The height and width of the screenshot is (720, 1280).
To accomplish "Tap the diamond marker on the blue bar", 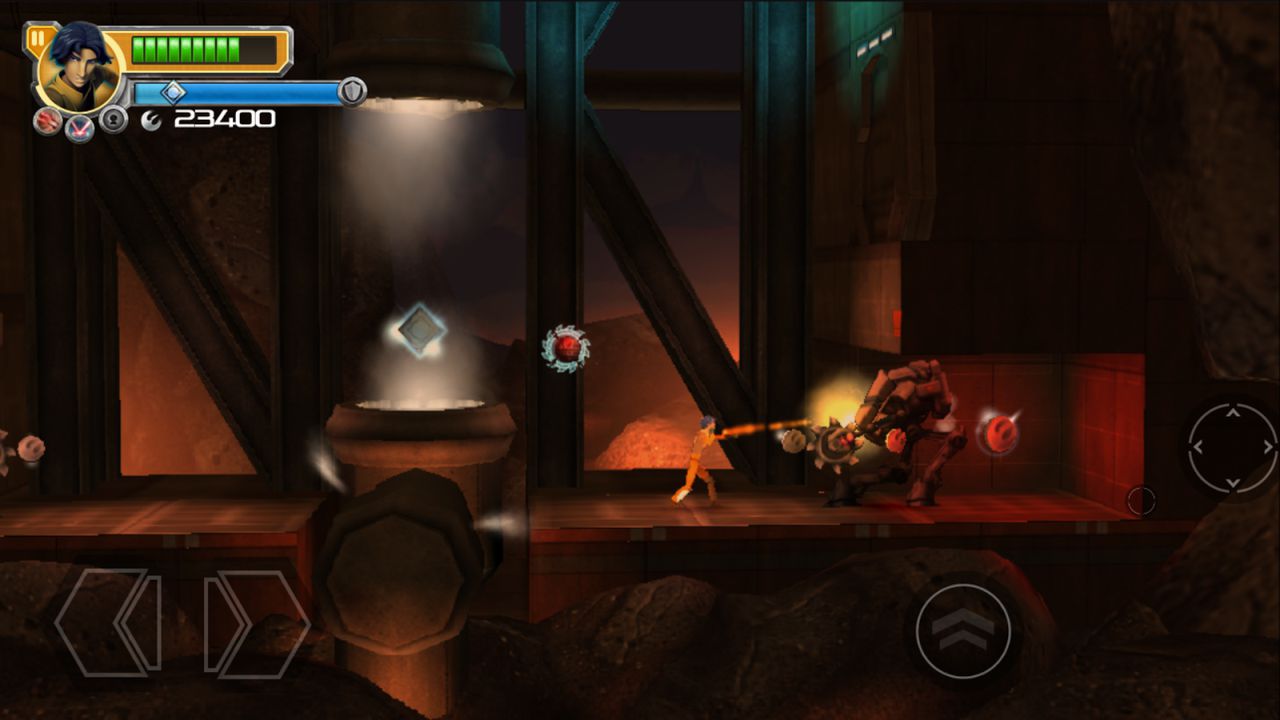I will (x=175, y=91).
